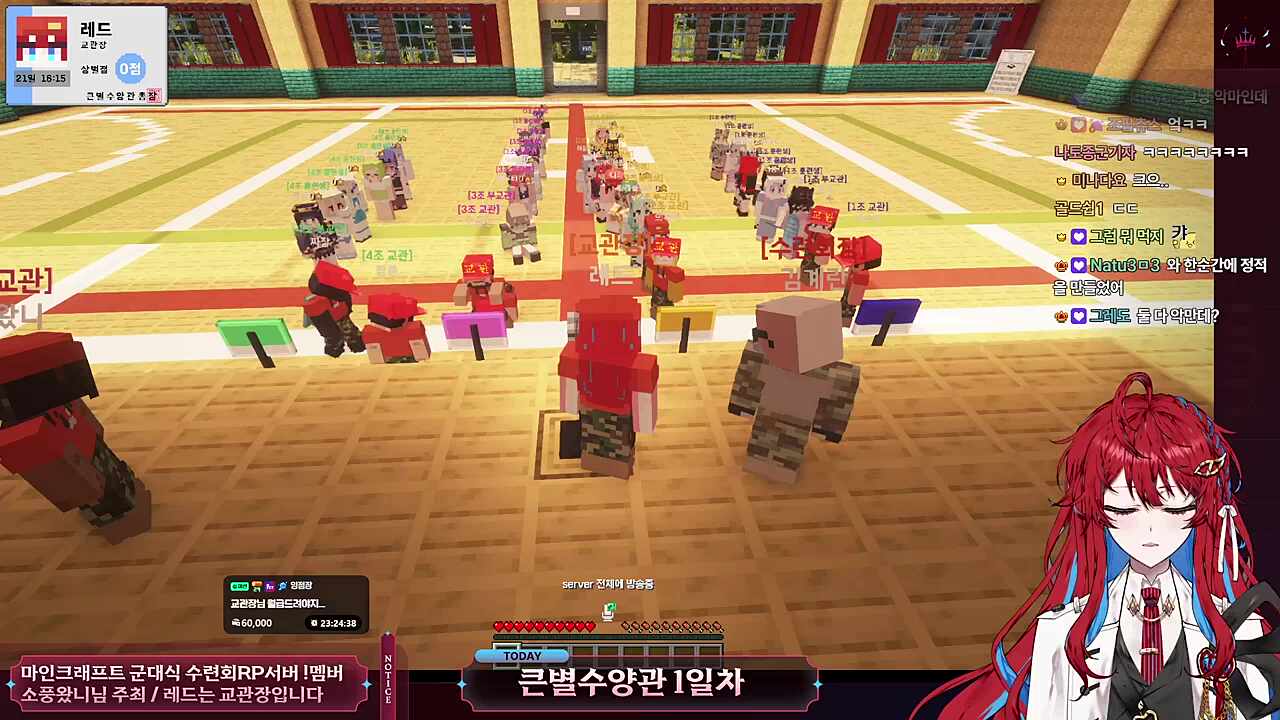The image size is (1280, 720).
Task: Click the clock icon beside the 23:24:38 timer
Action: point(317,622)
